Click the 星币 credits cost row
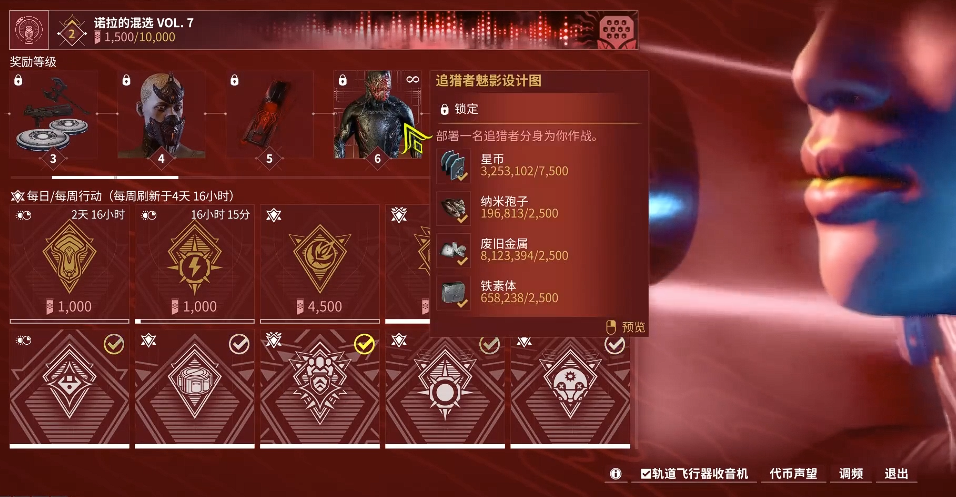This screenshot has height=497, width=956. tap(540, 164)
